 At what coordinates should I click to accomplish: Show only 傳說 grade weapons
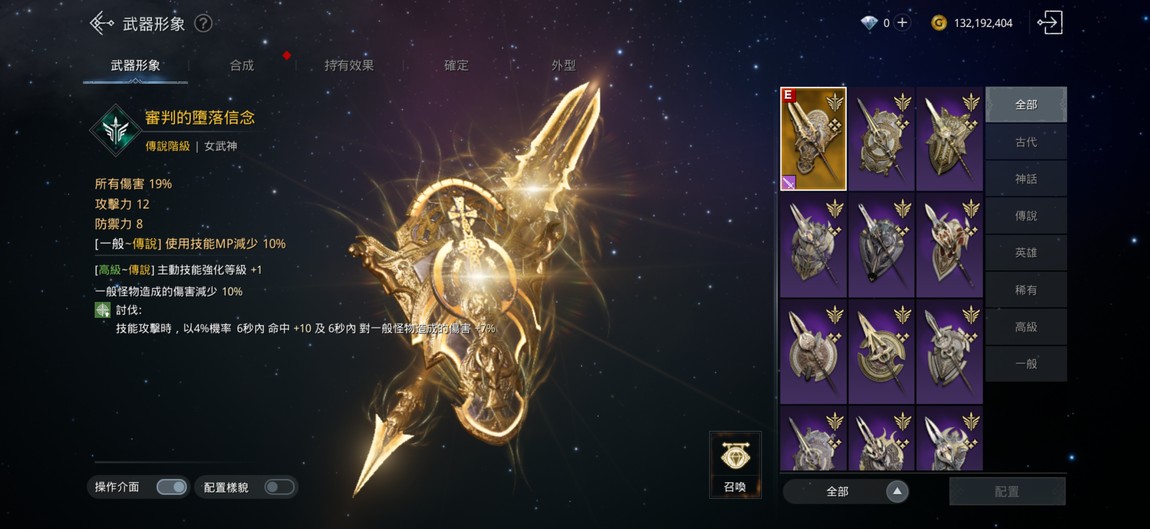coord(1026,216)
